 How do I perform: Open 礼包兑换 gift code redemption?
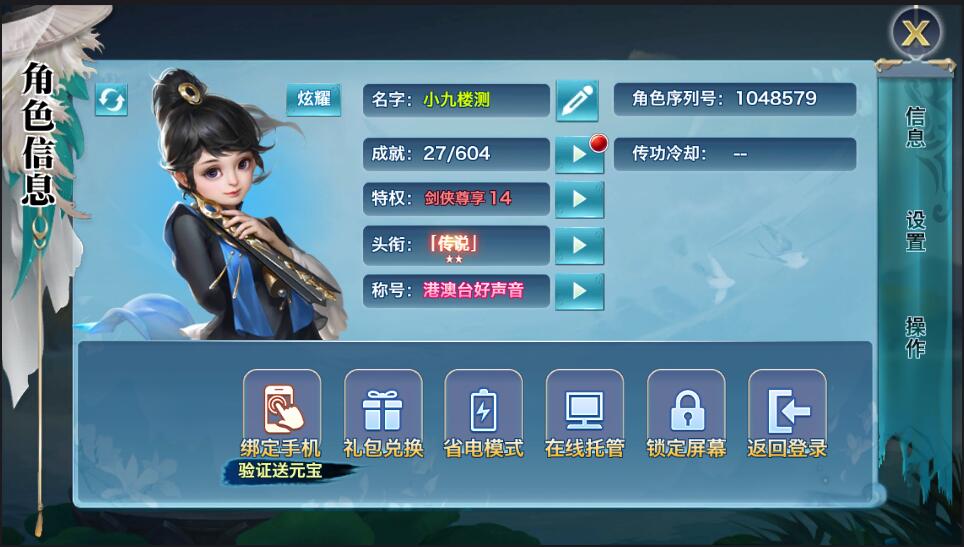click(383, 408)
